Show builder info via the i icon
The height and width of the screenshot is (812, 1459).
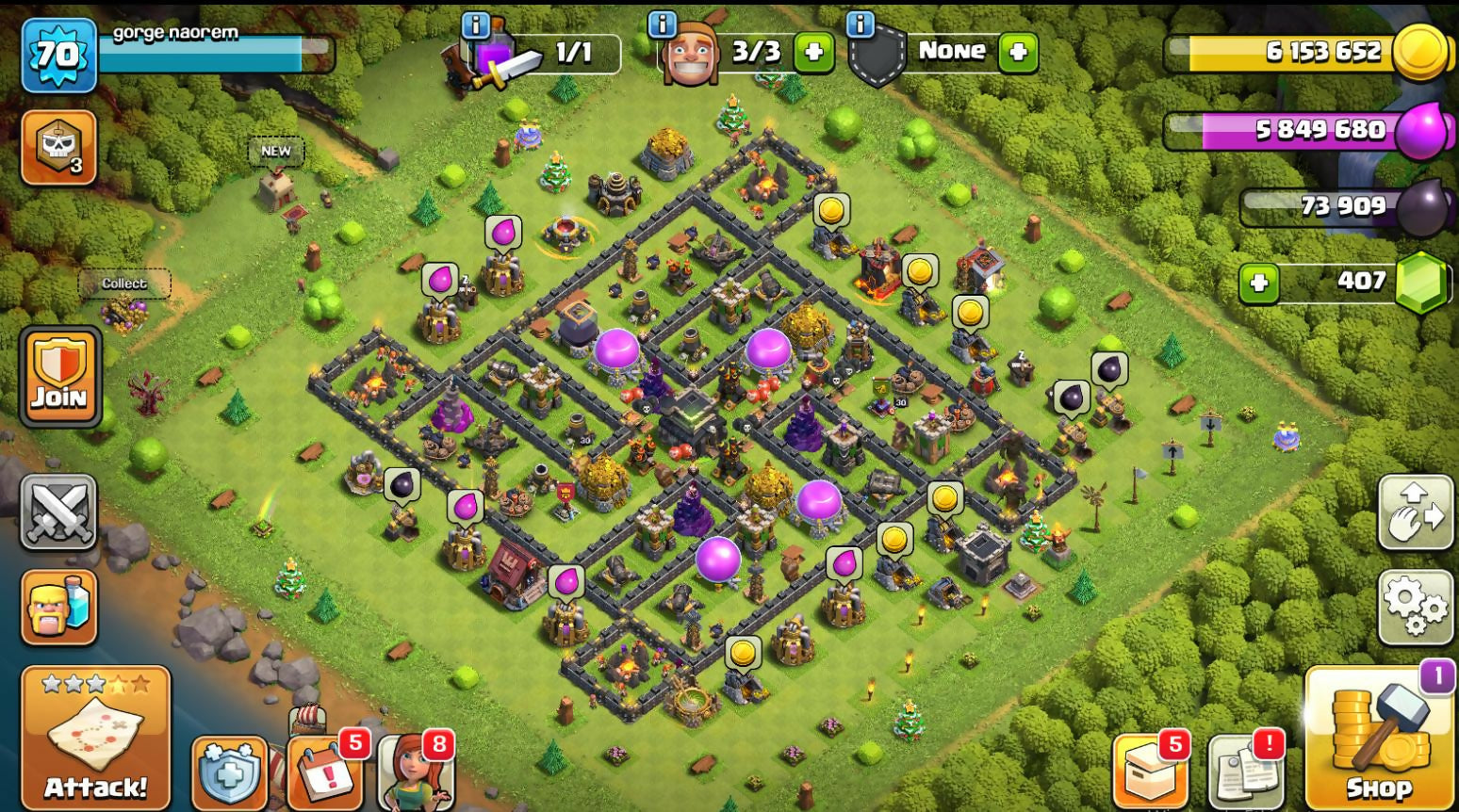point(664,24)
